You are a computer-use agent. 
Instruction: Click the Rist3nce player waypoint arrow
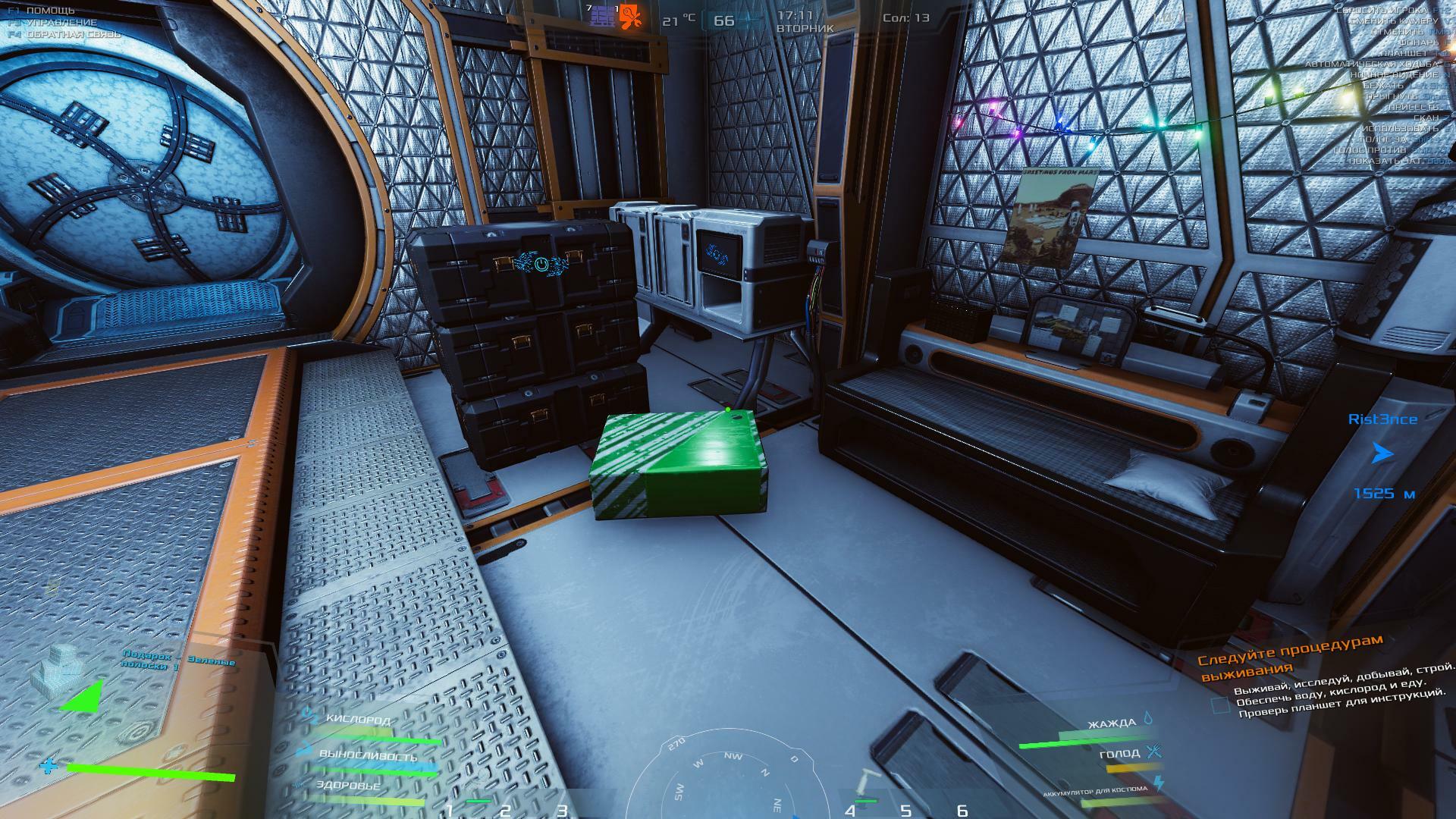tap(1382, 454)
